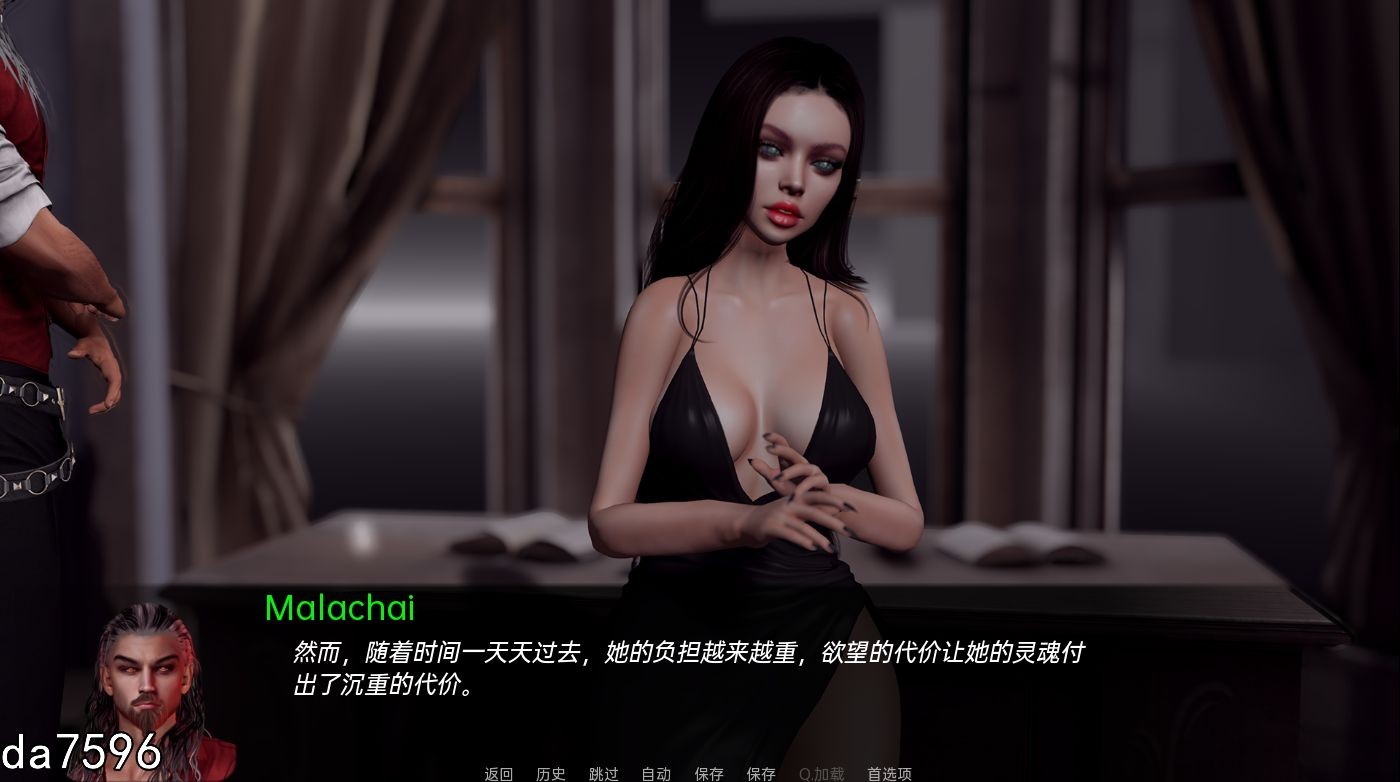
Task: Open the 保存 save screen
Action: (x=709, y=774)
